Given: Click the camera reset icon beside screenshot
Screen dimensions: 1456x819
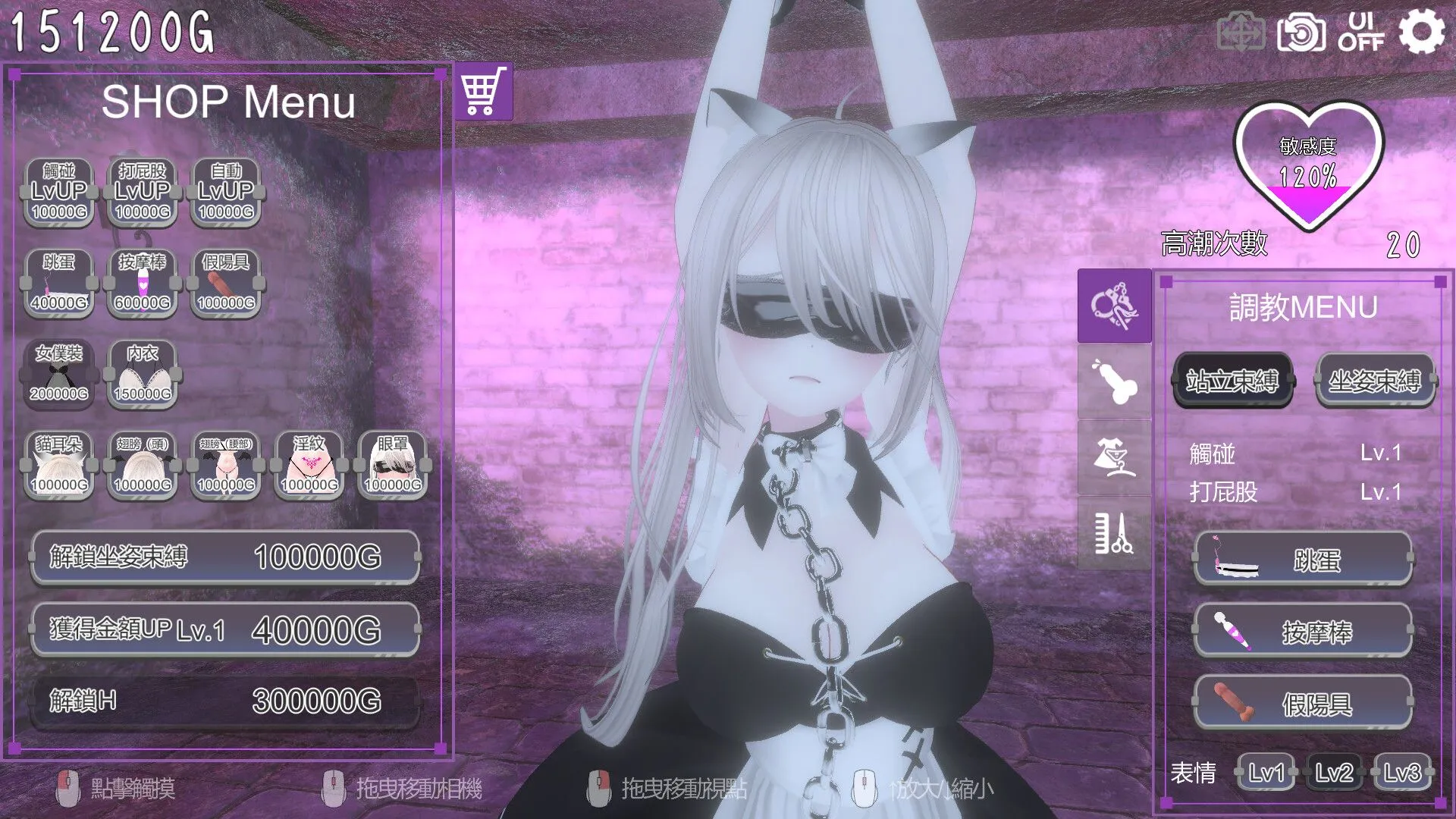Looking at the screenshot, I should click(x=1241, y=33).
